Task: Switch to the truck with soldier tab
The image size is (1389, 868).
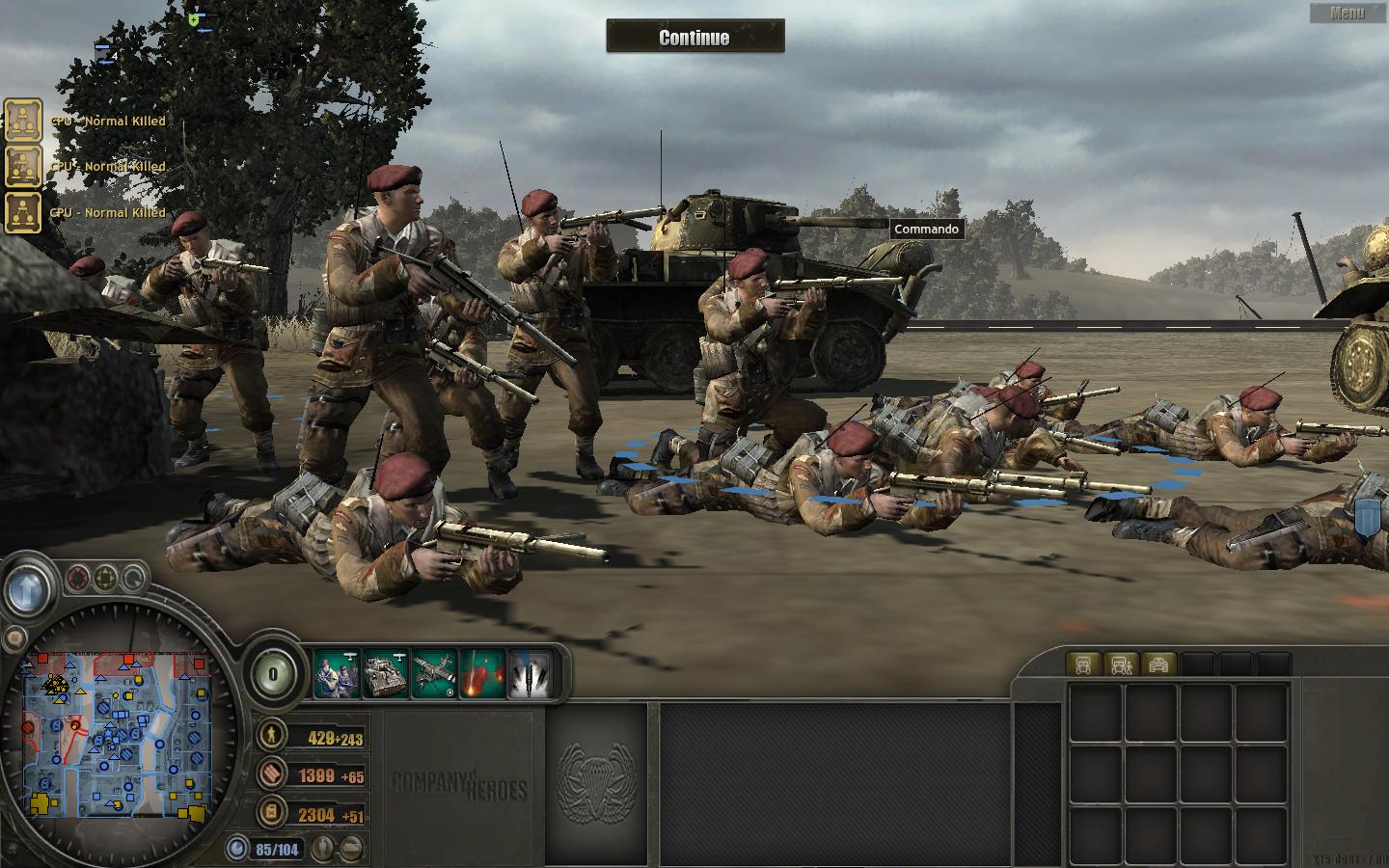Action: [1121, 665]
